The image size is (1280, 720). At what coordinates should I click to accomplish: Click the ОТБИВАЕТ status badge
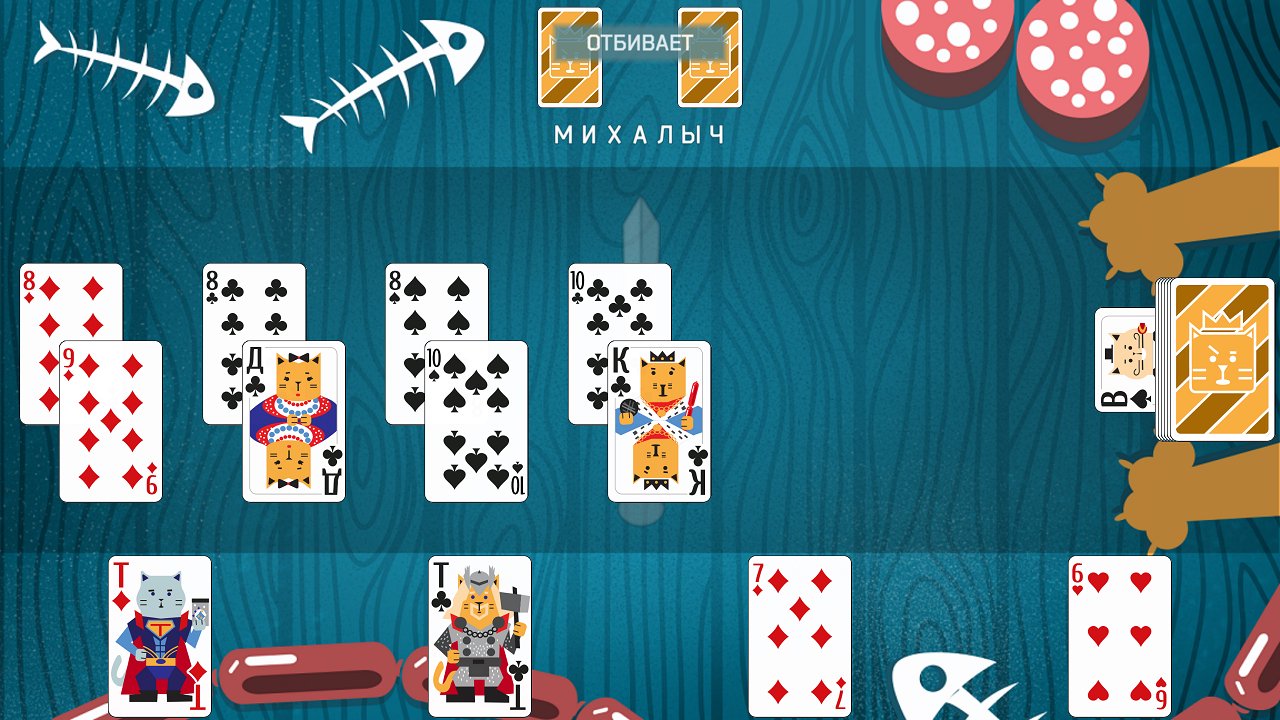coord(640,44)
